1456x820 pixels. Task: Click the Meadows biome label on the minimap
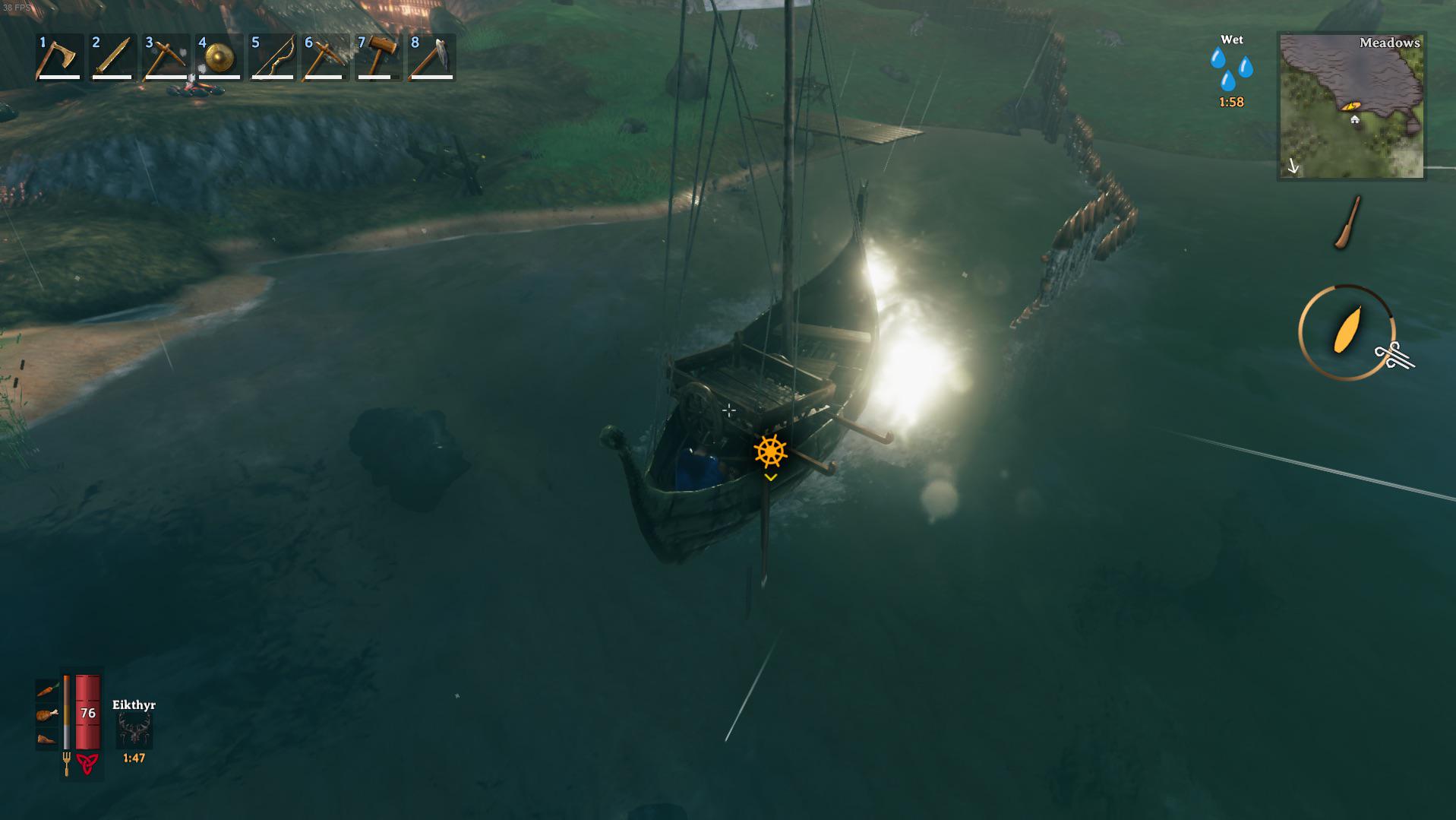(1388, 43)
